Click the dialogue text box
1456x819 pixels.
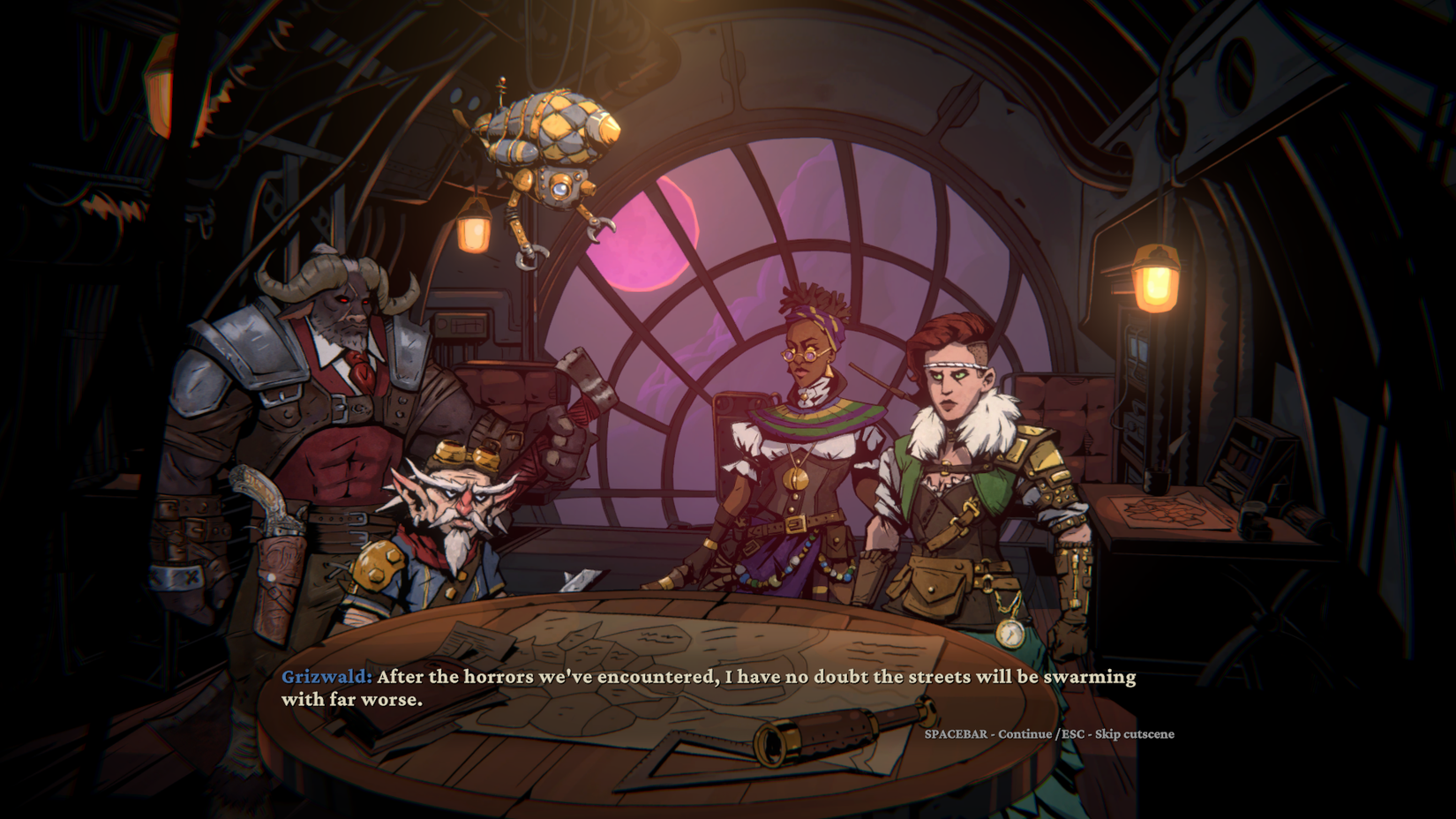(706, 690)
